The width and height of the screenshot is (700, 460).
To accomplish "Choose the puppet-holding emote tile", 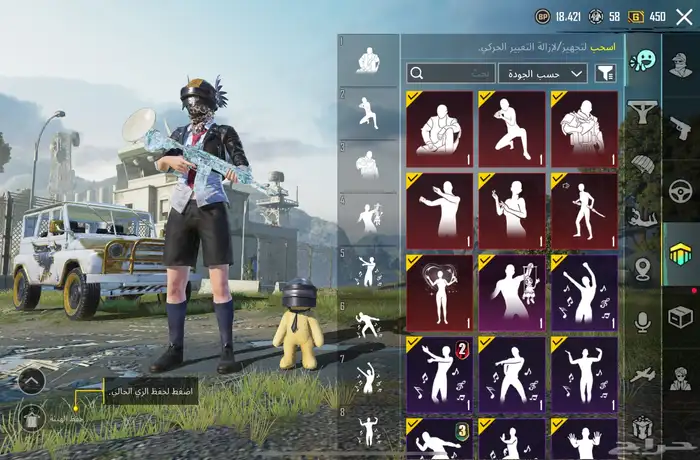I will point(511,292).
